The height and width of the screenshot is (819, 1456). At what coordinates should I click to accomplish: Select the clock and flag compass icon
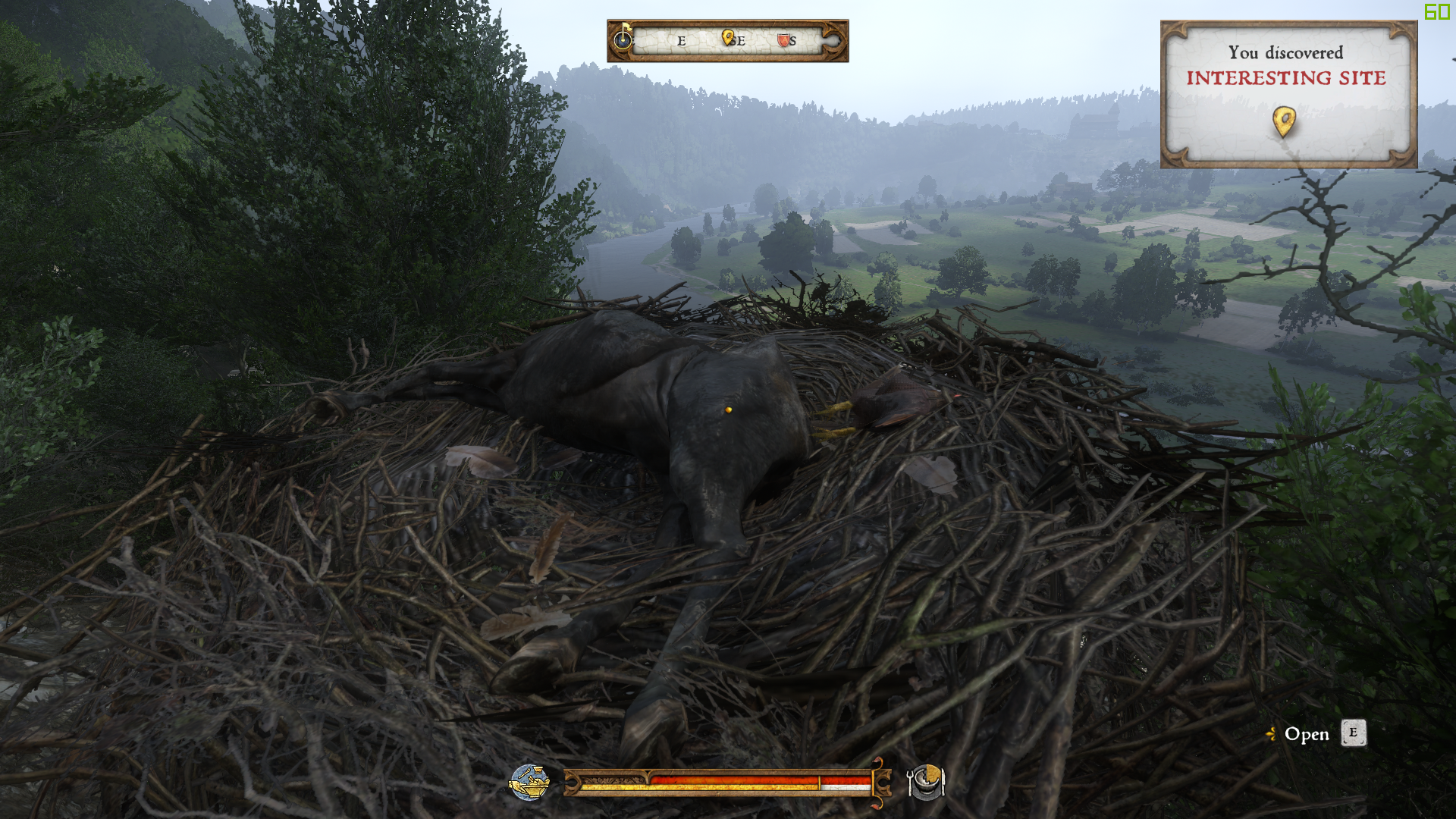coord(623,40)
